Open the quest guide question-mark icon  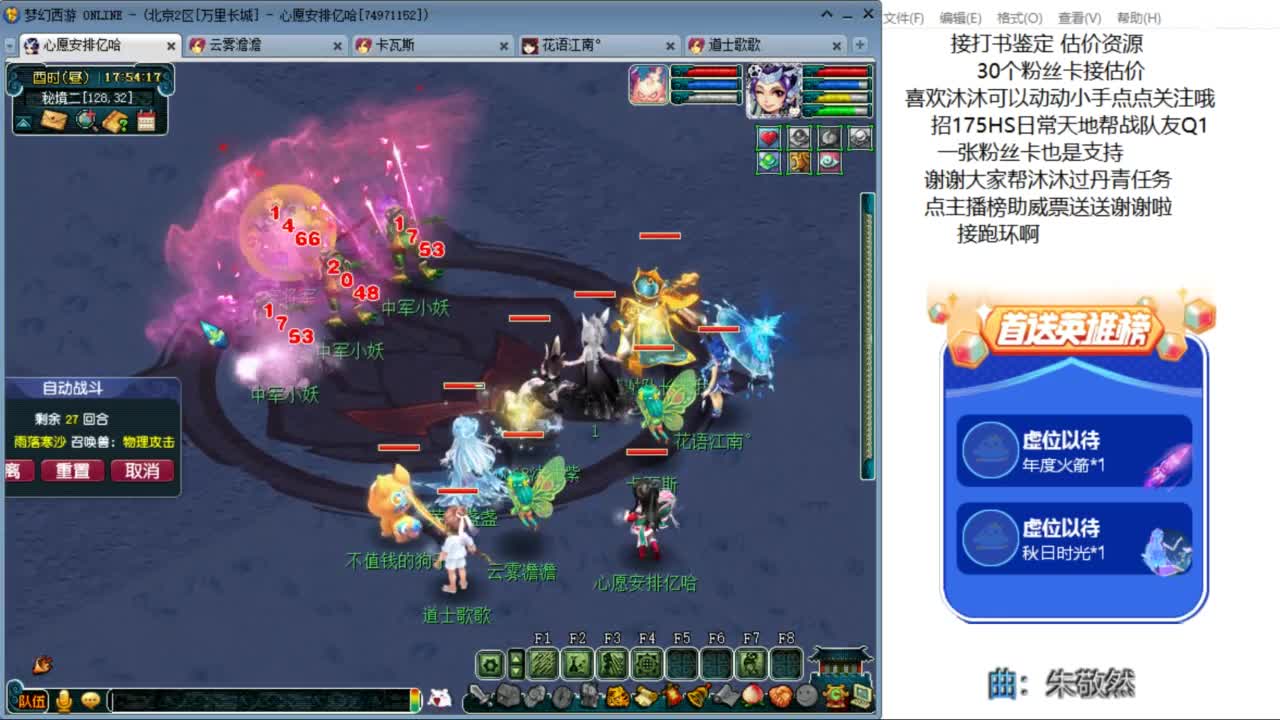(114, 119)
